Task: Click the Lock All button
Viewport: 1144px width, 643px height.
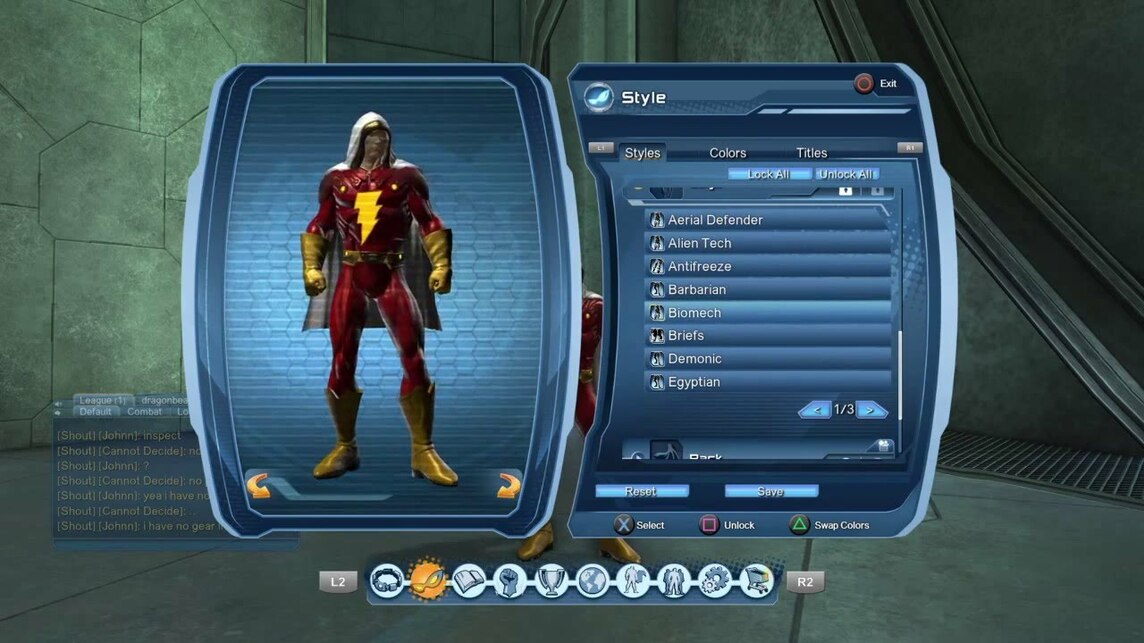Action: [x=768, y=174]
